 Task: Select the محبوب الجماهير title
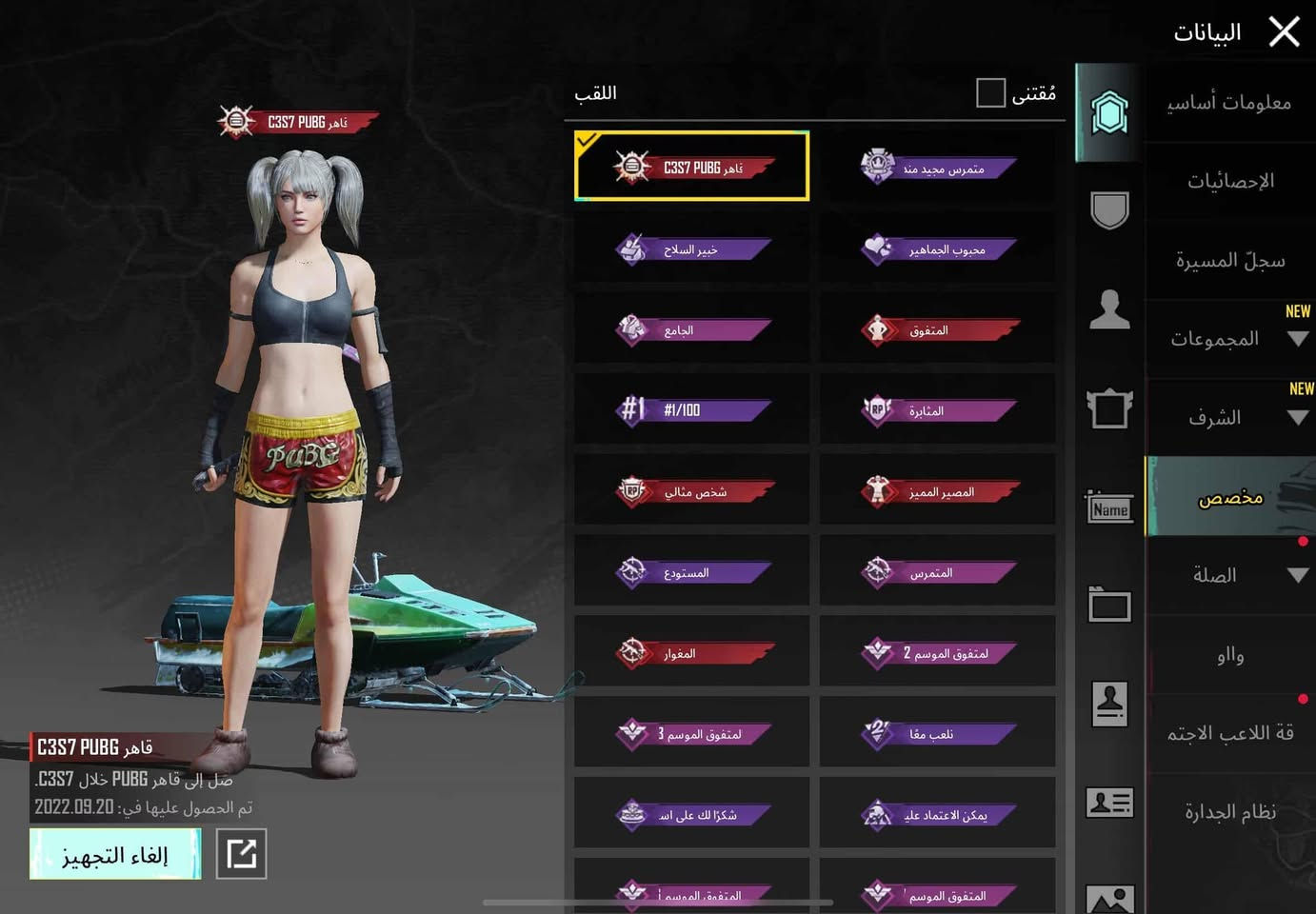pos(937,249)
